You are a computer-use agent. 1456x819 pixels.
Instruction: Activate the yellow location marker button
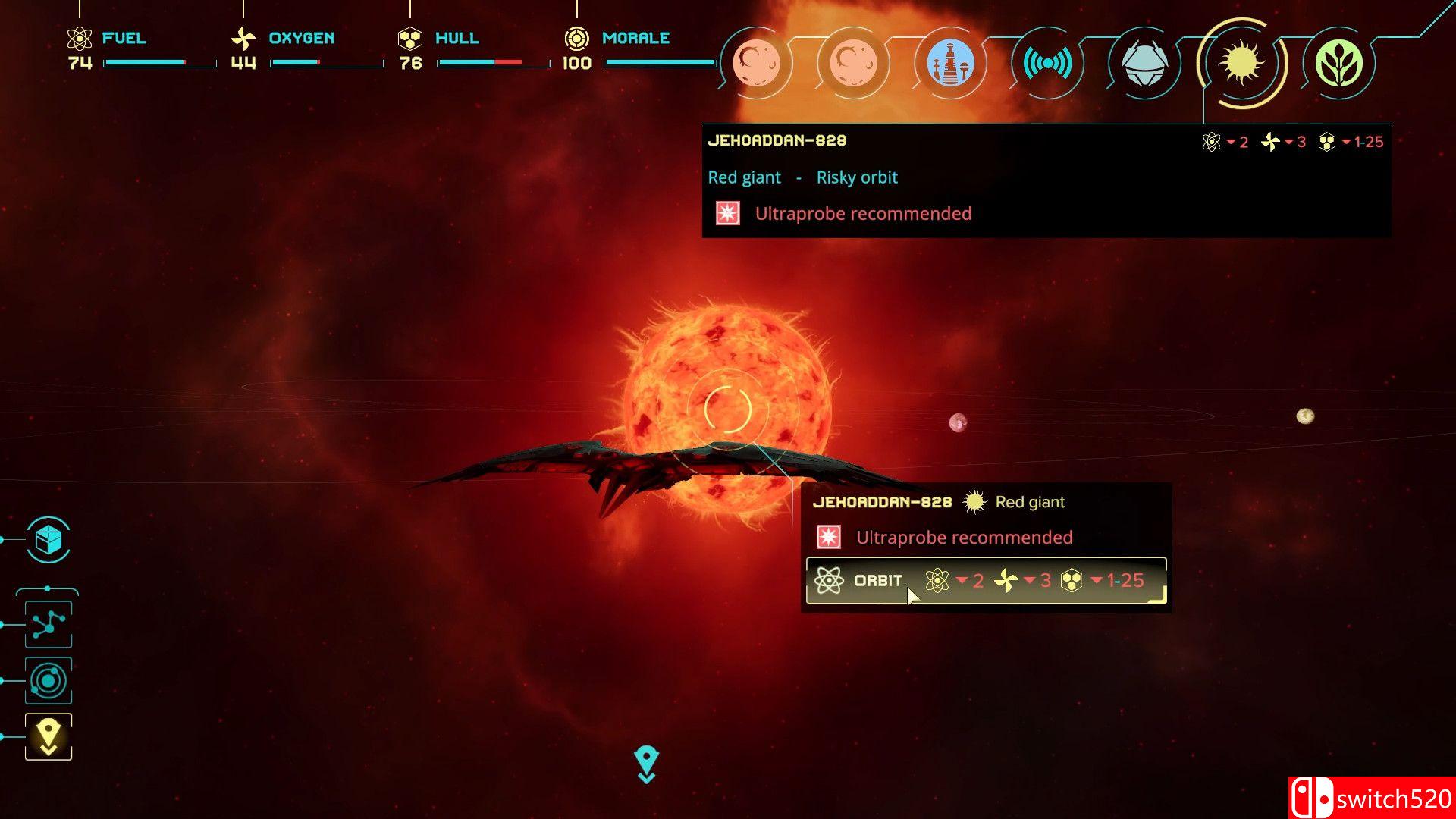point(49,736)
